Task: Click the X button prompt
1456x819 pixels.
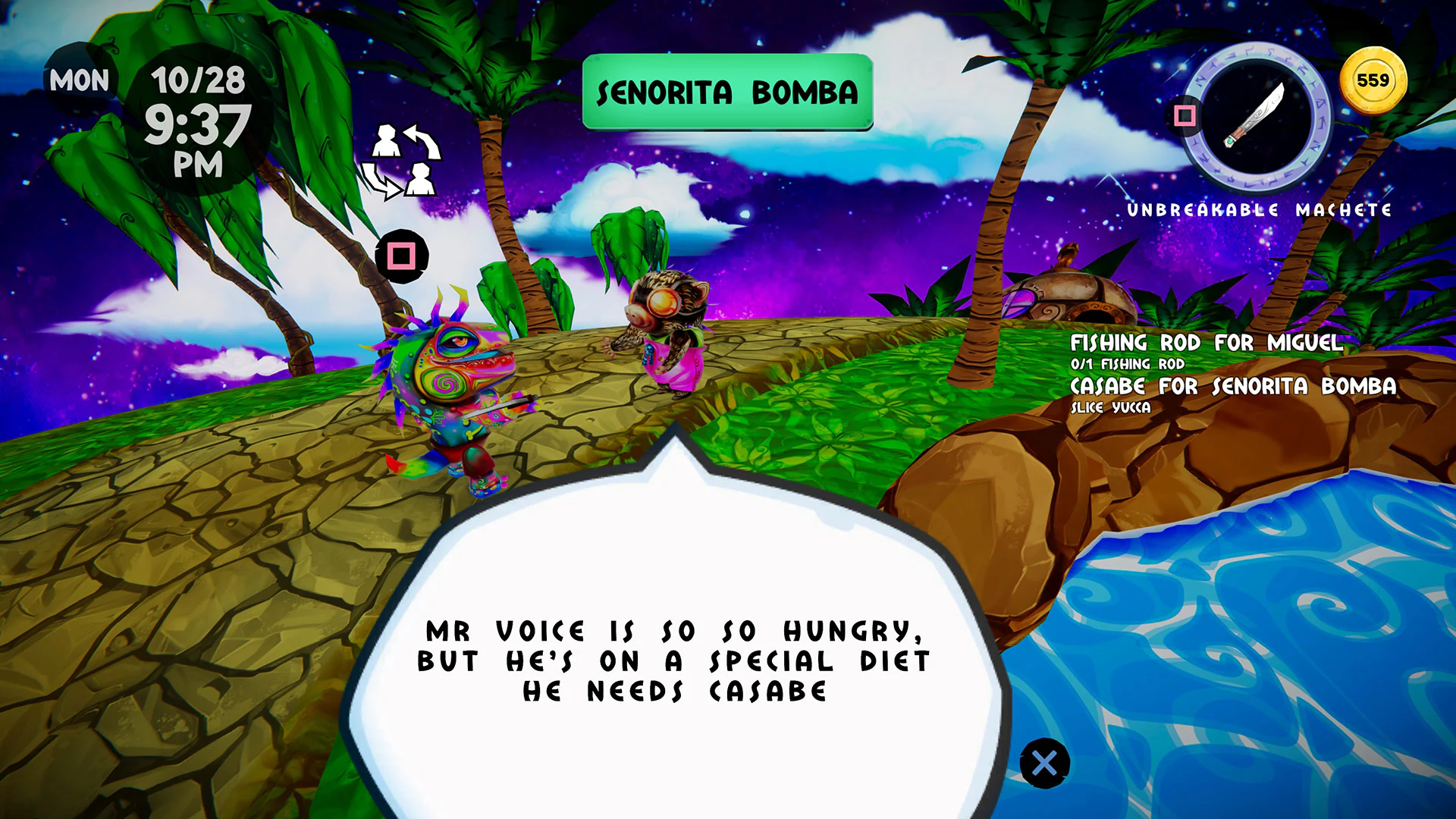Action: coord(1046,761)
